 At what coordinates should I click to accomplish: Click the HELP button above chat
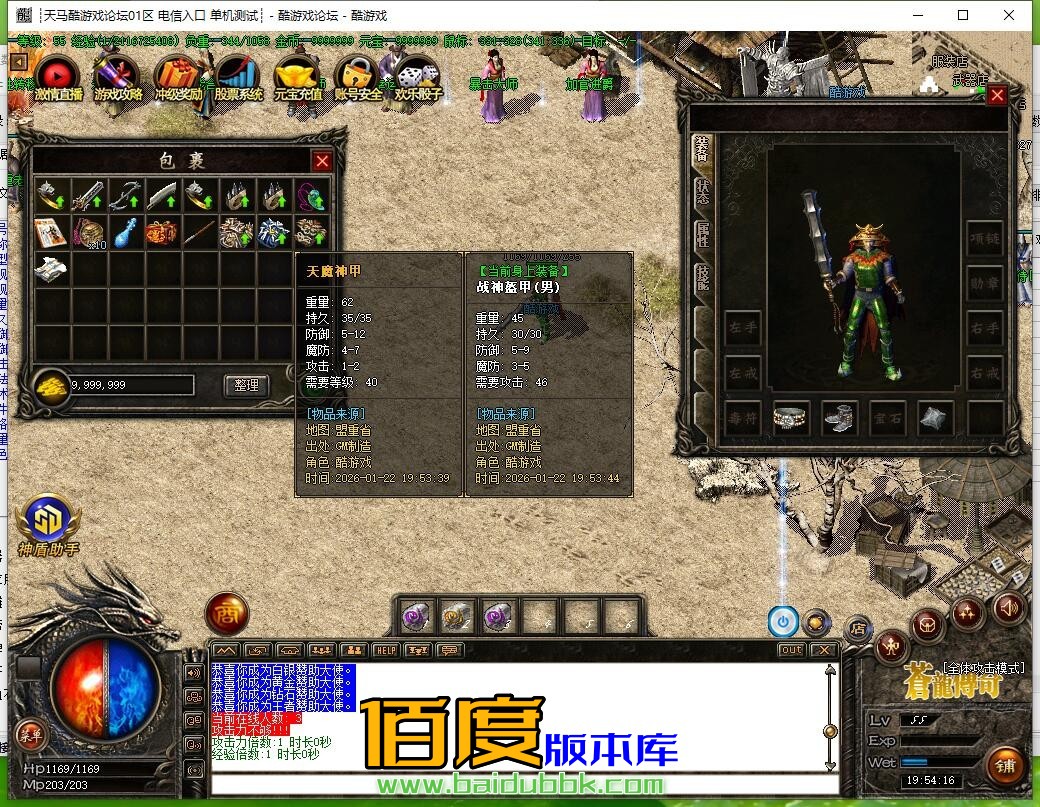(385, 650)
